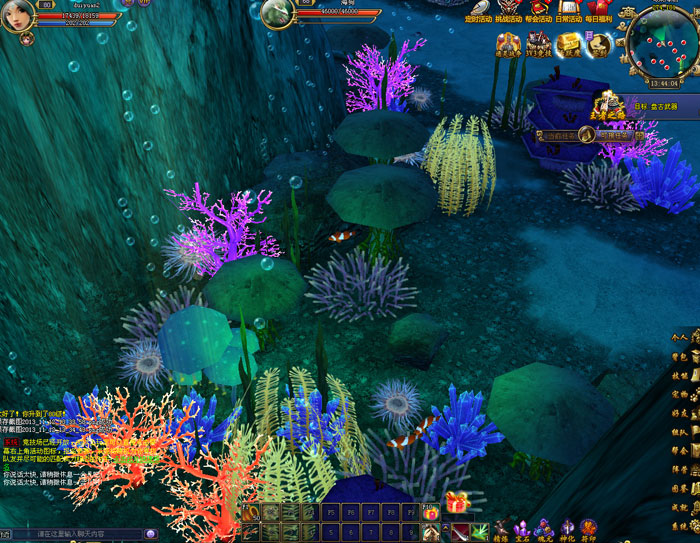The width and height of the screenshot is (700, 543).
Task: Select the target's green portrait
Action: 277,13
